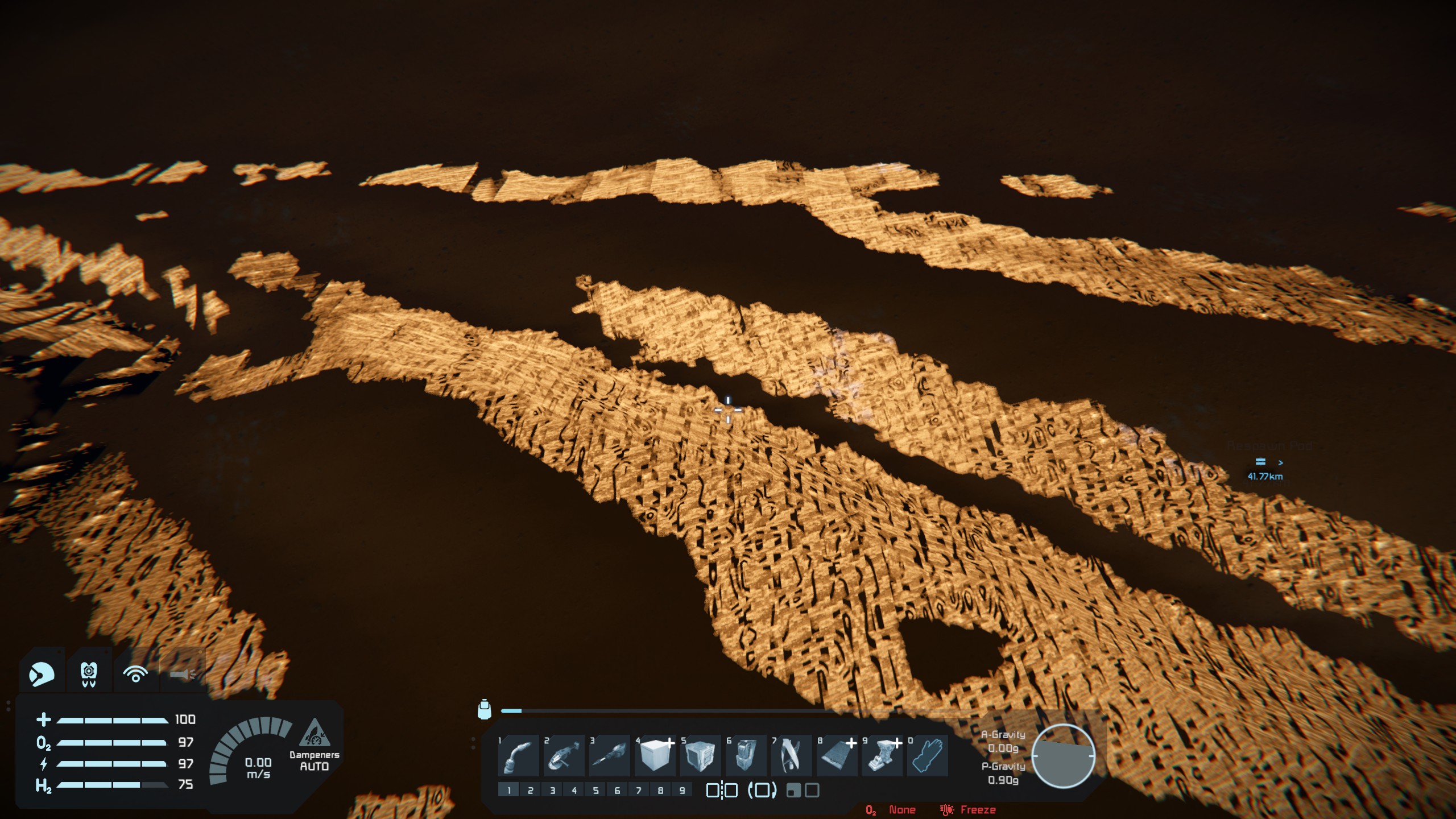Image resolution: width=1456 pixels, height=819 pixels.
Task: Choose the hand drill in slot 3
Action: 609,756
